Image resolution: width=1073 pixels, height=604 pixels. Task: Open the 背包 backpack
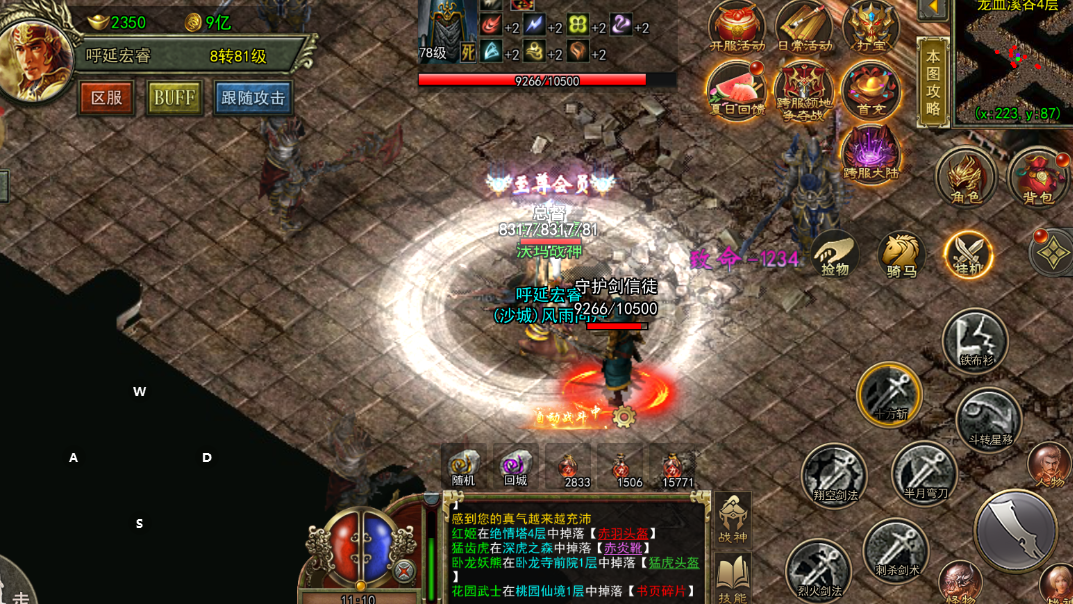[1038, 177]
